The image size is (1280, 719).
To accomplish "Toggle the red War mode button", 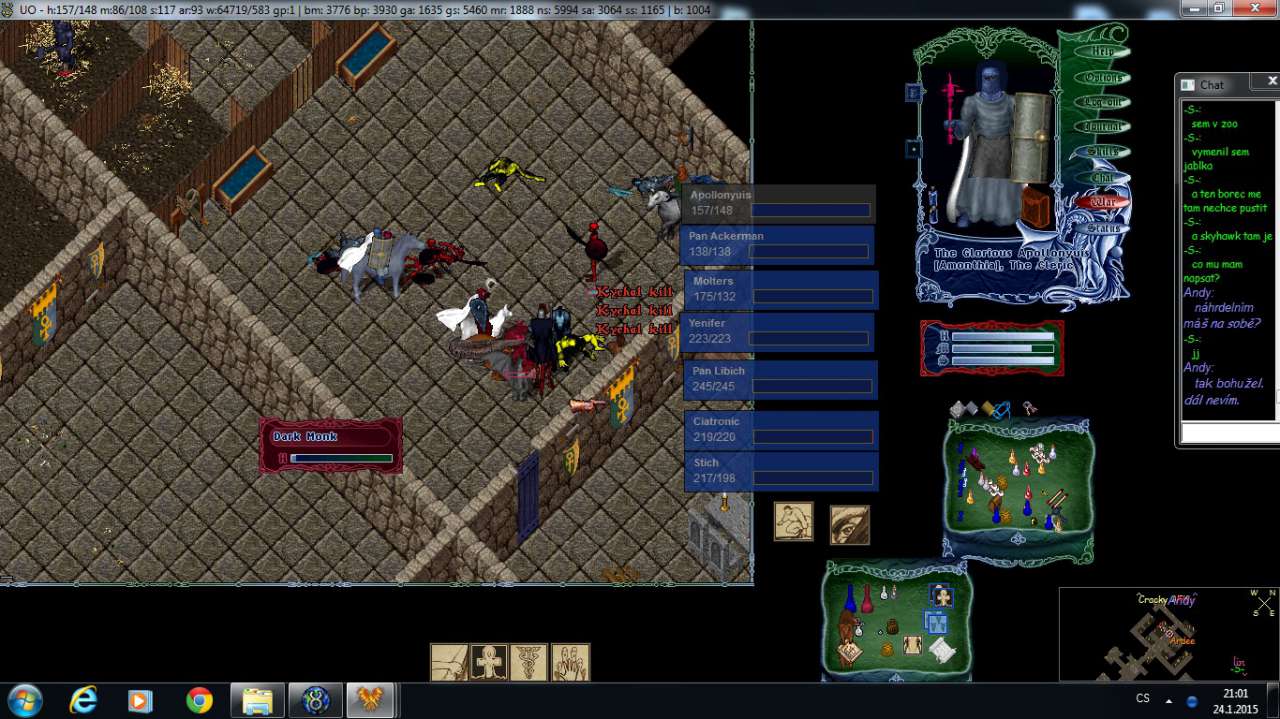I will (x=1103, y=202).
